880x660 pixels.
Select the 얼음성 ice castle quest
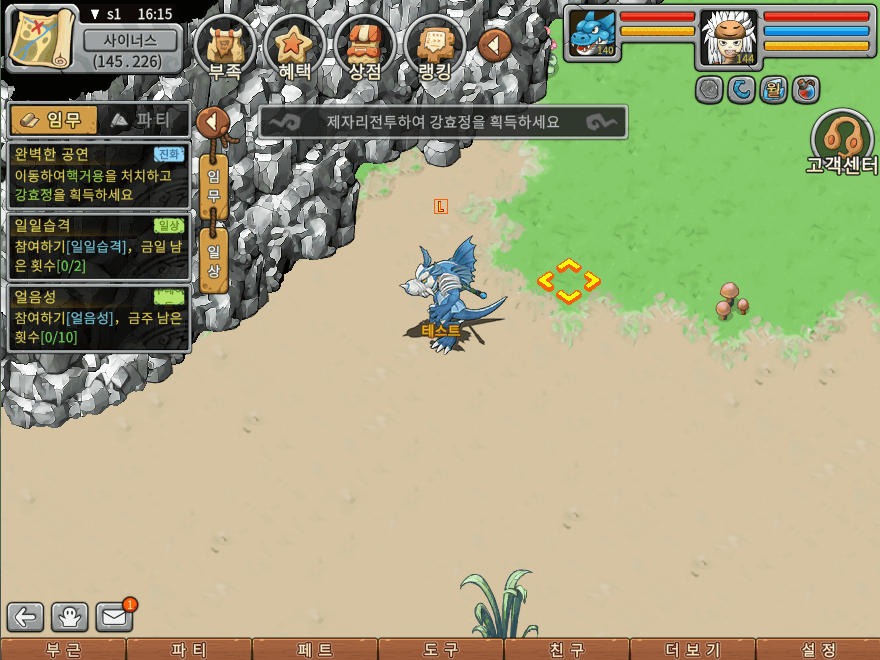[x=98, y=317]
